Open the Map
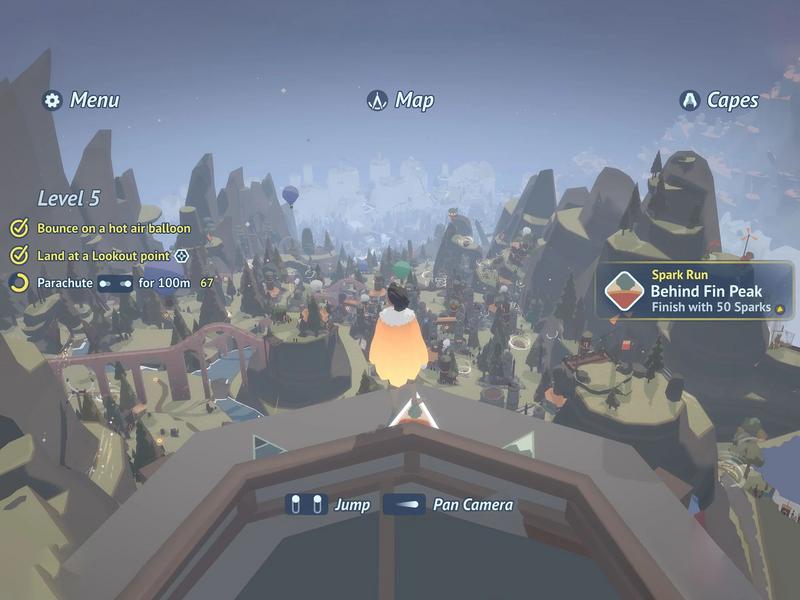This screenshot has height=600, width=800. [400, 100]
